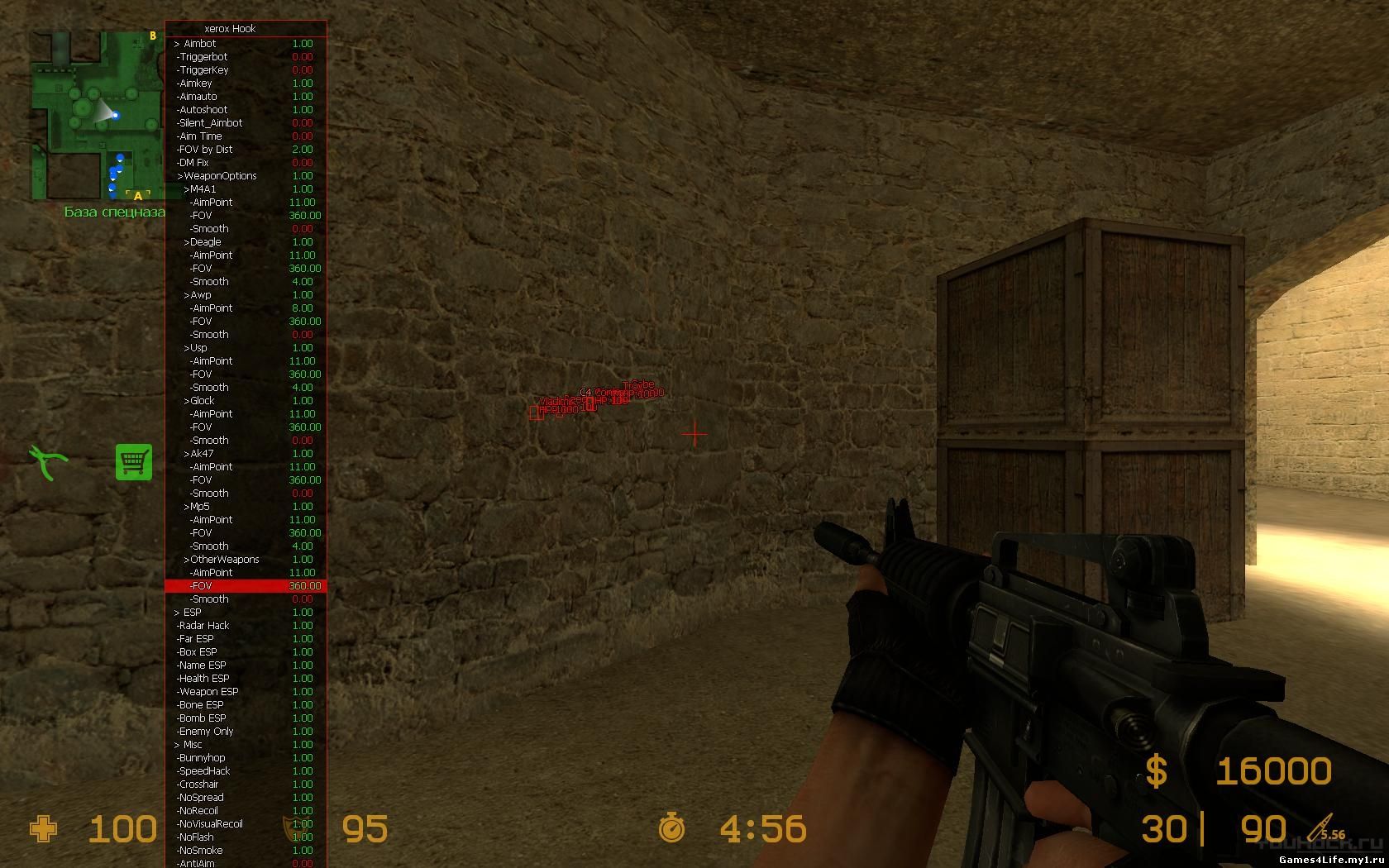Toggle the Box ESP option

198,652
